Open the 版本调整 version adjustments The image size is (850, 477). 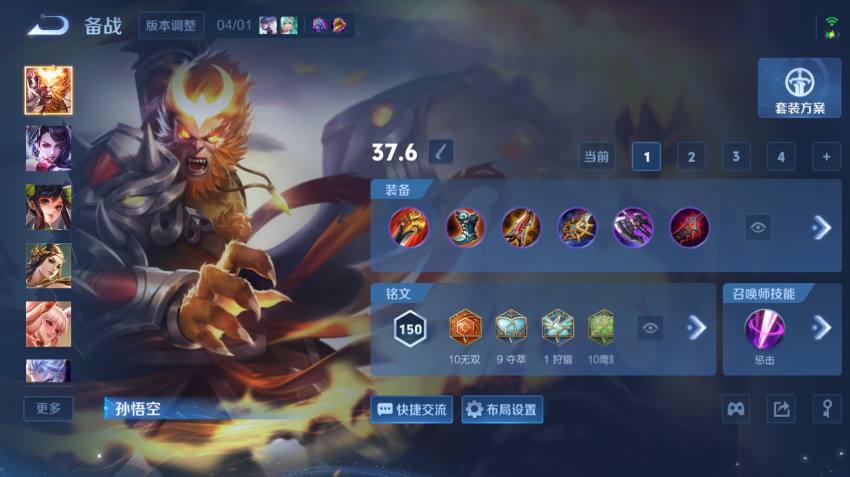171,26
